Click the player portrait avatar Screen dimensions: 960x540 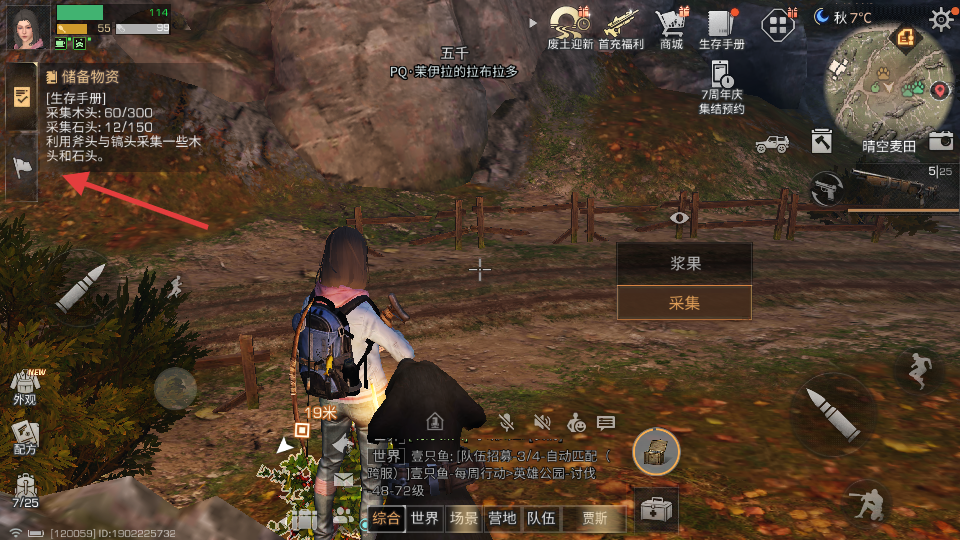(29, 27)
